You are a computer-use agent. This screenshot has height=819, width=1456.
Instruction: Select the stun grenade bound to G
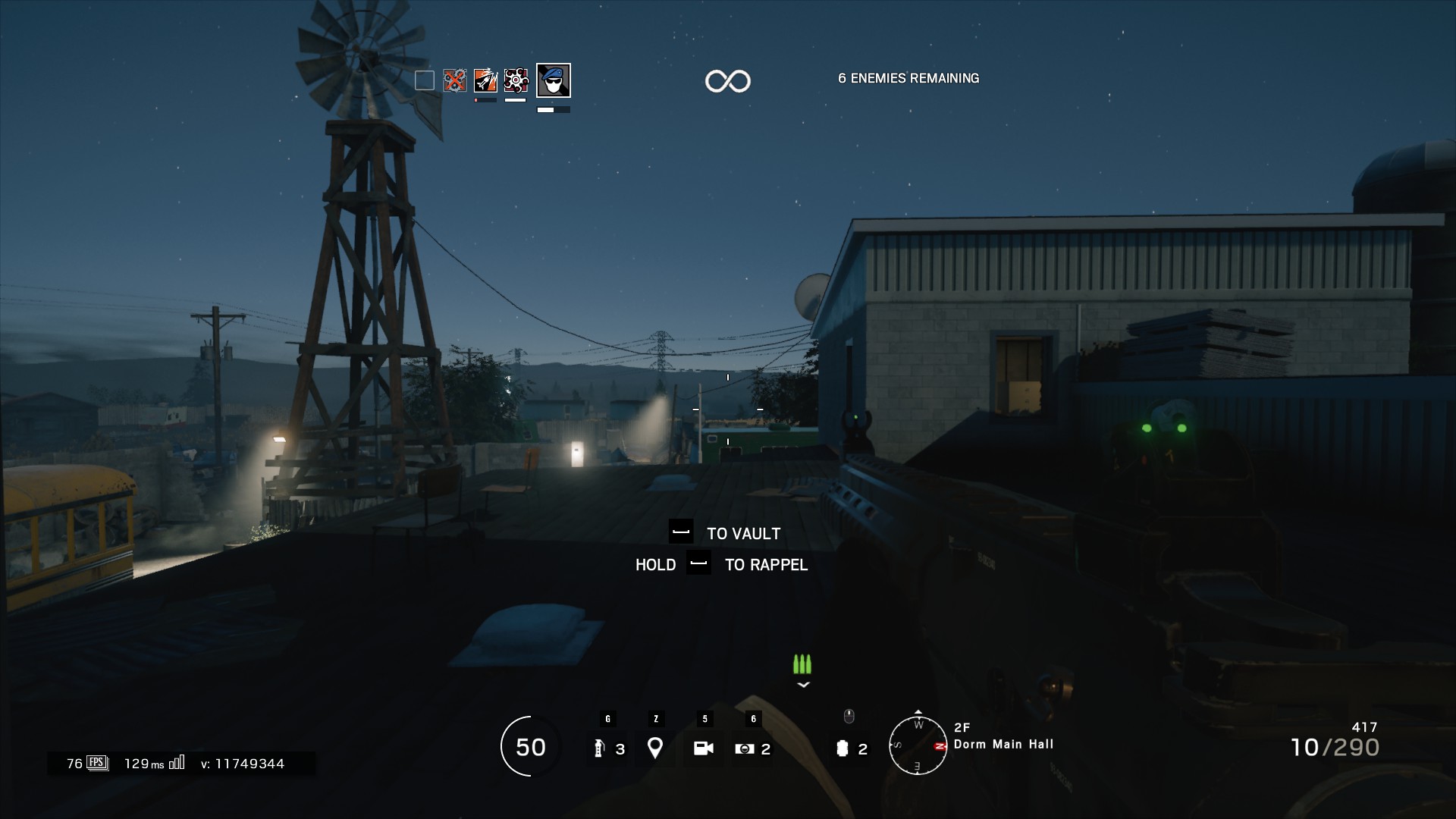pyautogui.click(x=607, y=747)
